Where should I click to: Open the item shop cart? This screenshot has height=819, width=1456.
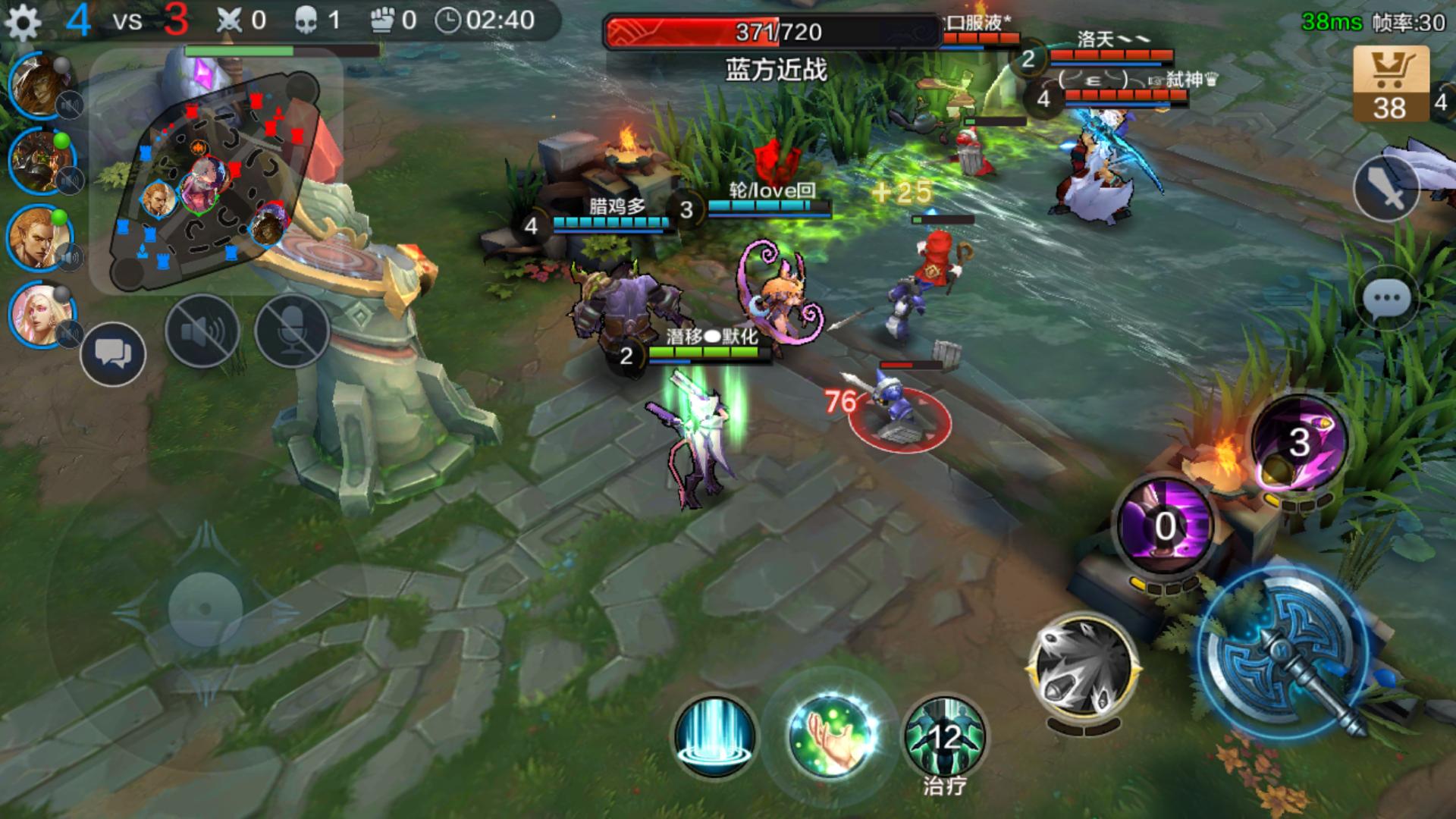1390,83
